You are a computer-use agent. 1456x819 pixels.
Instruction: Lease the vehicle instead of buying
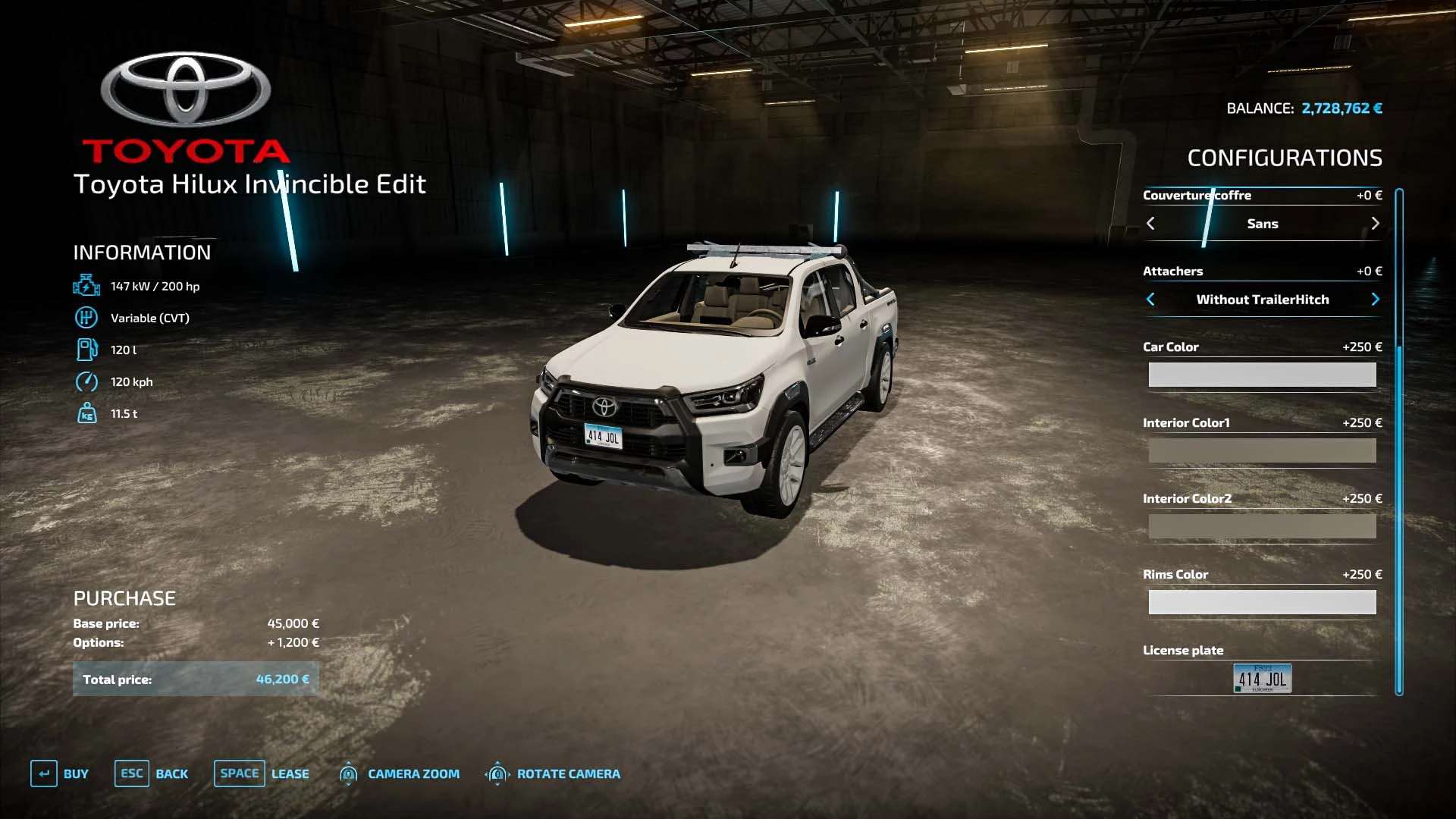tap(262, 773)
